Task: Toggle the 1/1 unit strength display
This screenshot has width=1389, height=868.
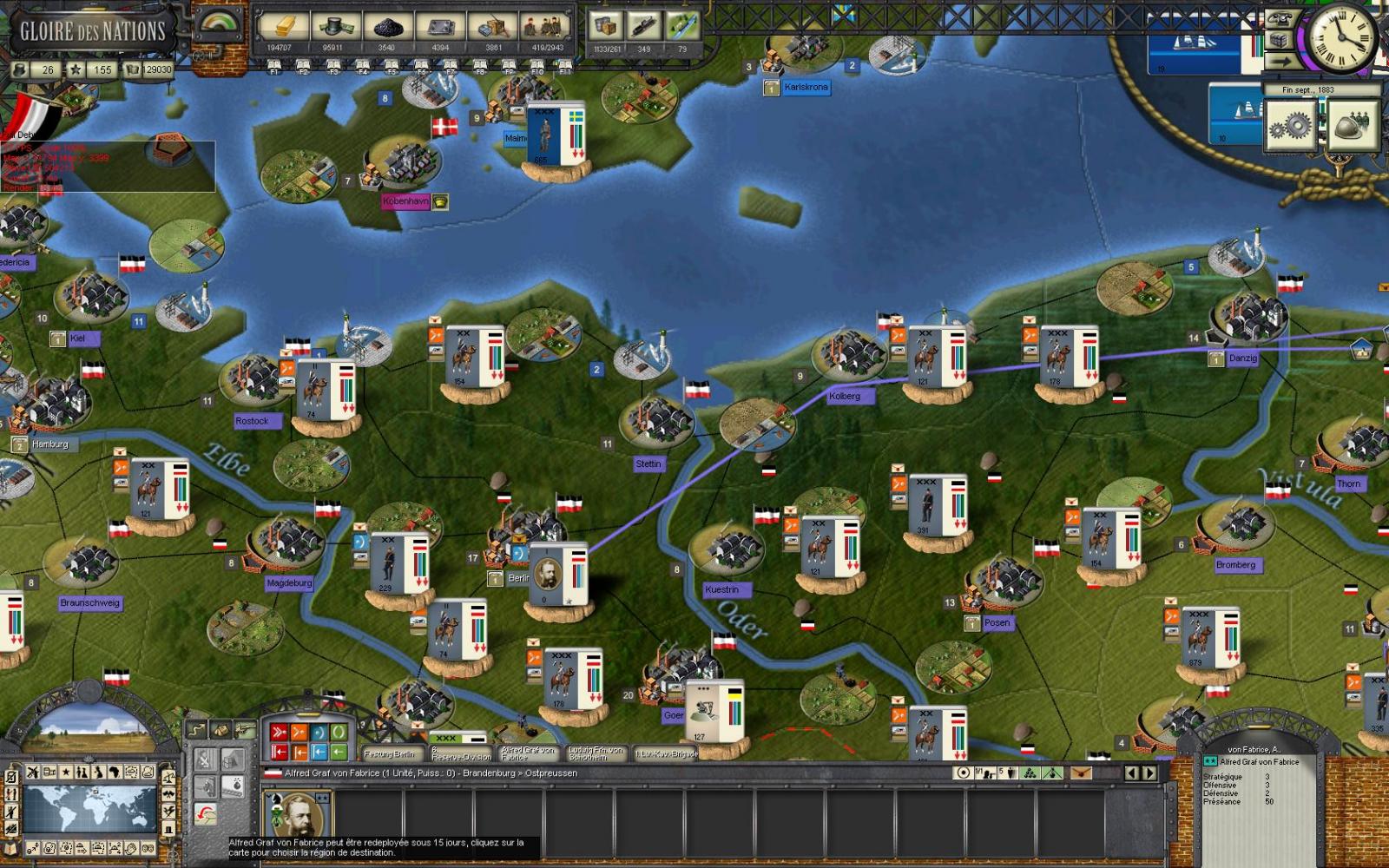Action: click(x=985, y=772)
